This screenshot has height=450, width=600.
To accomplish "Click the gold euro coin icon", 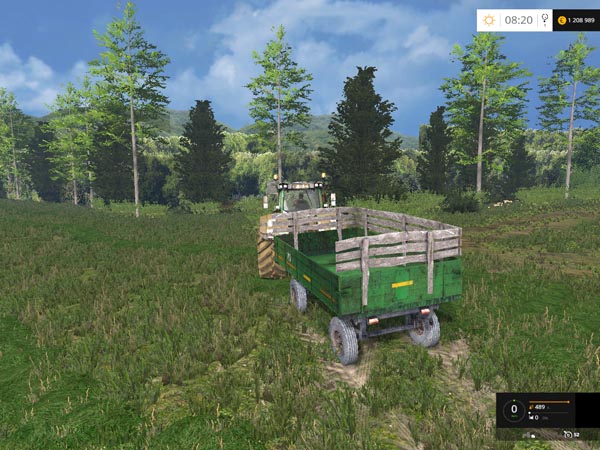I will (561, 20).
